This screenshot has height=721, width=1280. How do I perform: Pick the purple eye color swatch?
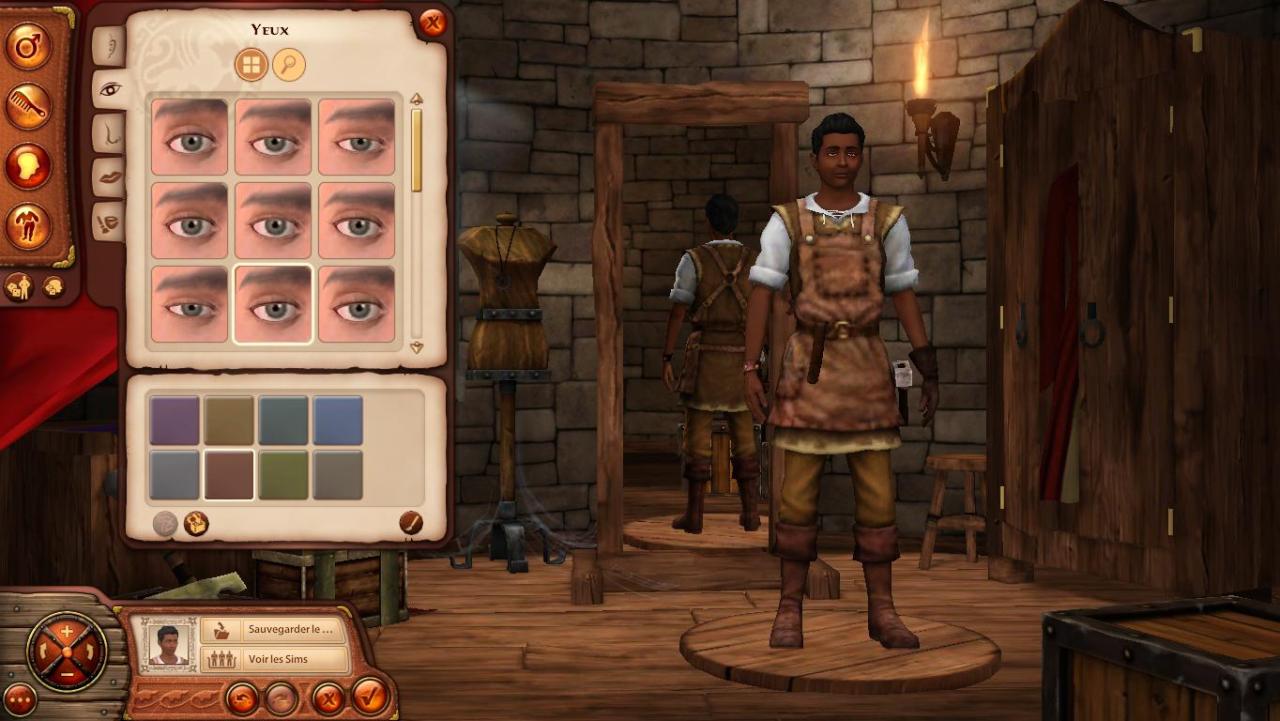175,420
